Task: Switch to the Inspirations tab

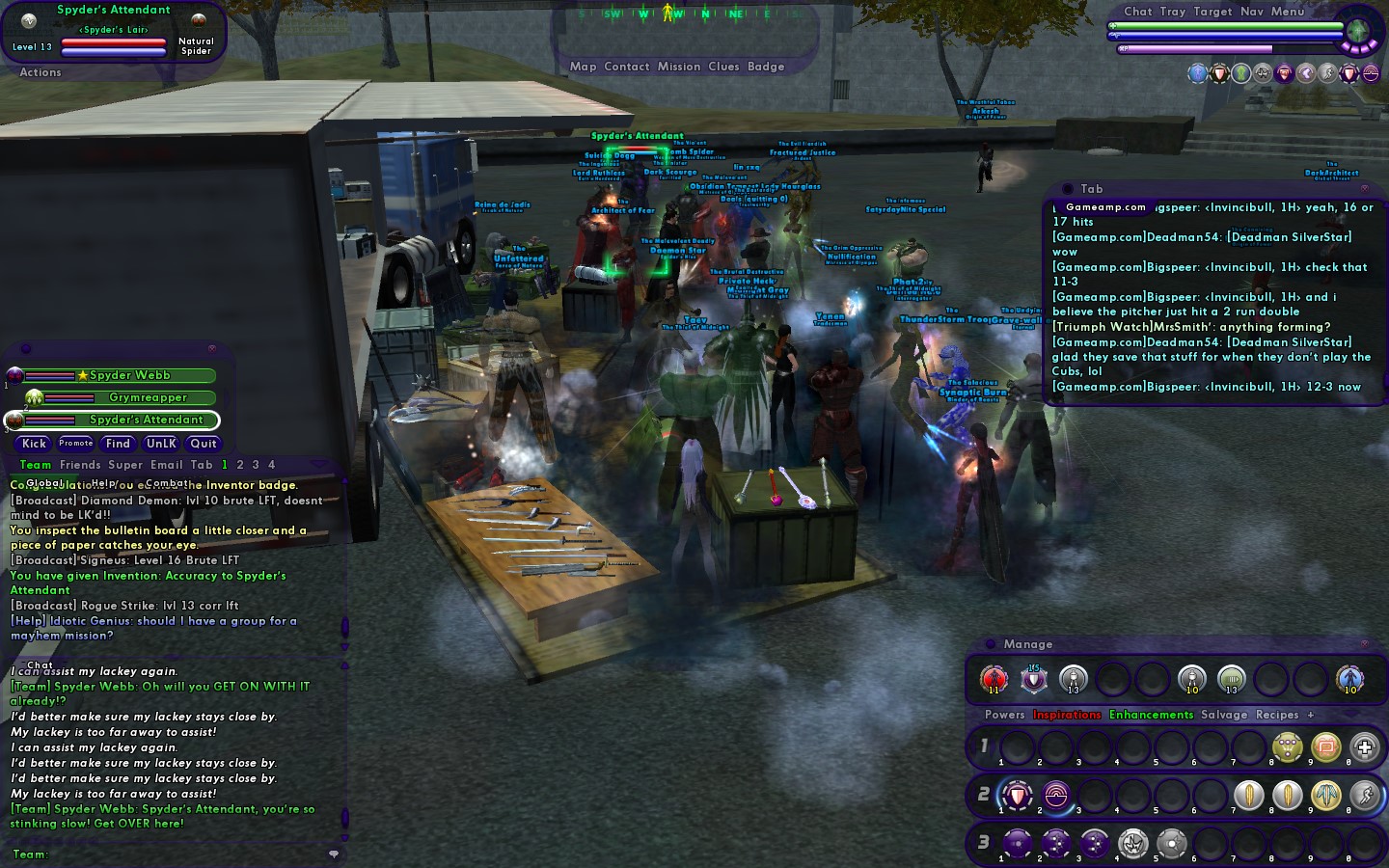Action: tap(1067, 715)
